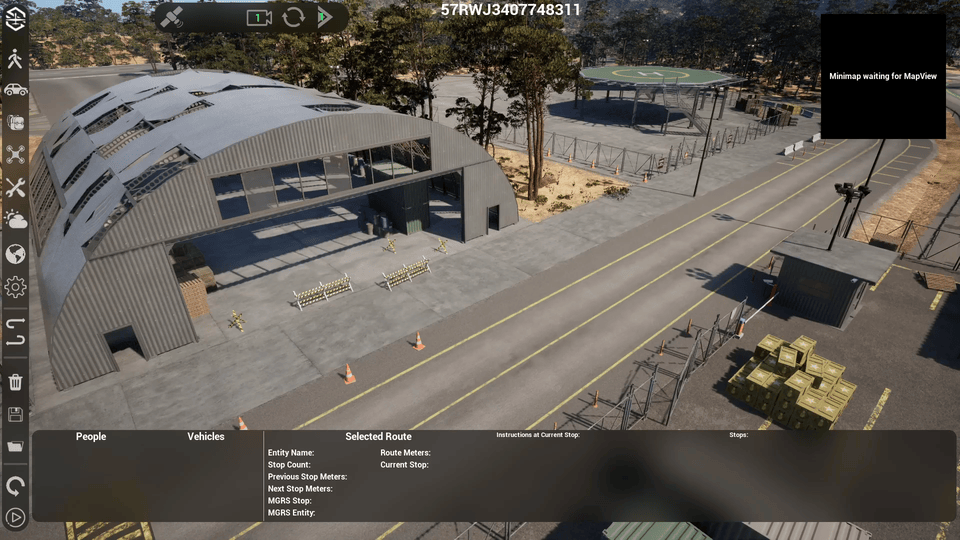Click the globe icon
Image resolution: width=960 pixels, height=540 pixels.
click(15, 254)
